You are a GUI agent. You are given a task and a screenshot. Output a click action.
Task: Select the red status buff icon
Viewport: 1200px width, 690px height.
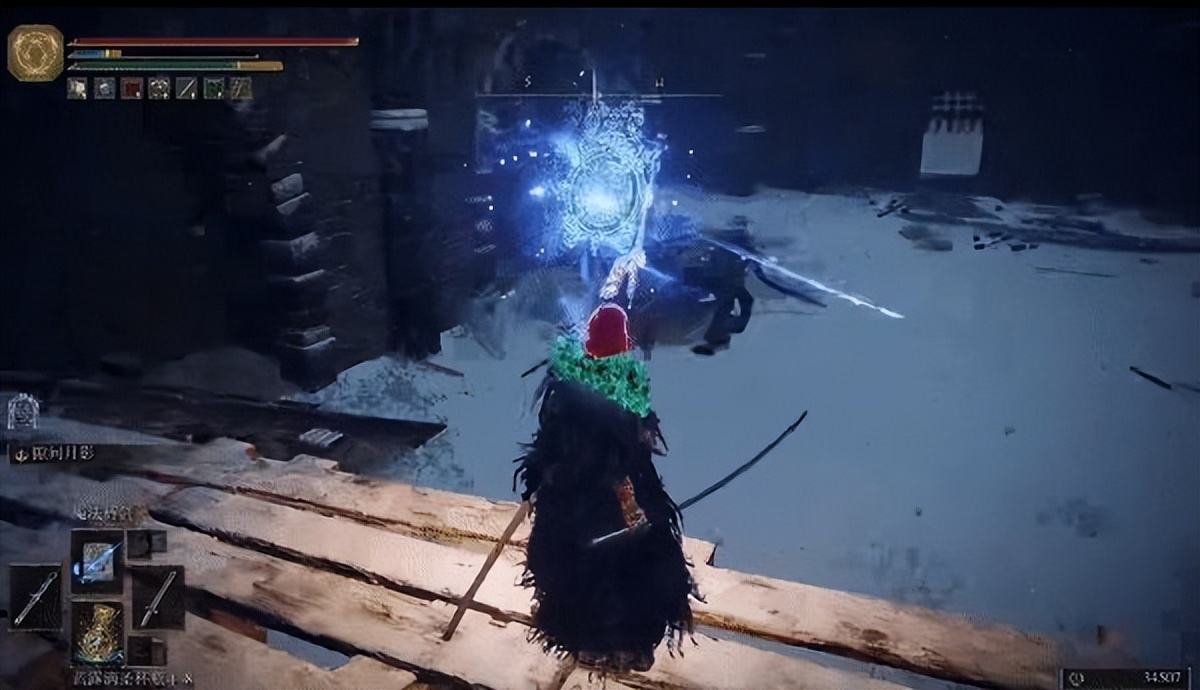[x=131, y=89]
